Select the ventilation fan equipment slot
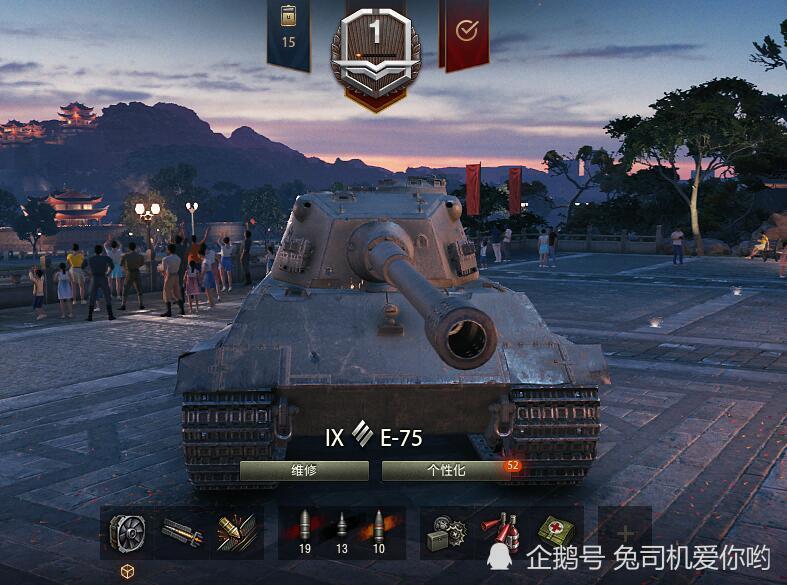787x585 pixels. pos(127,532)
